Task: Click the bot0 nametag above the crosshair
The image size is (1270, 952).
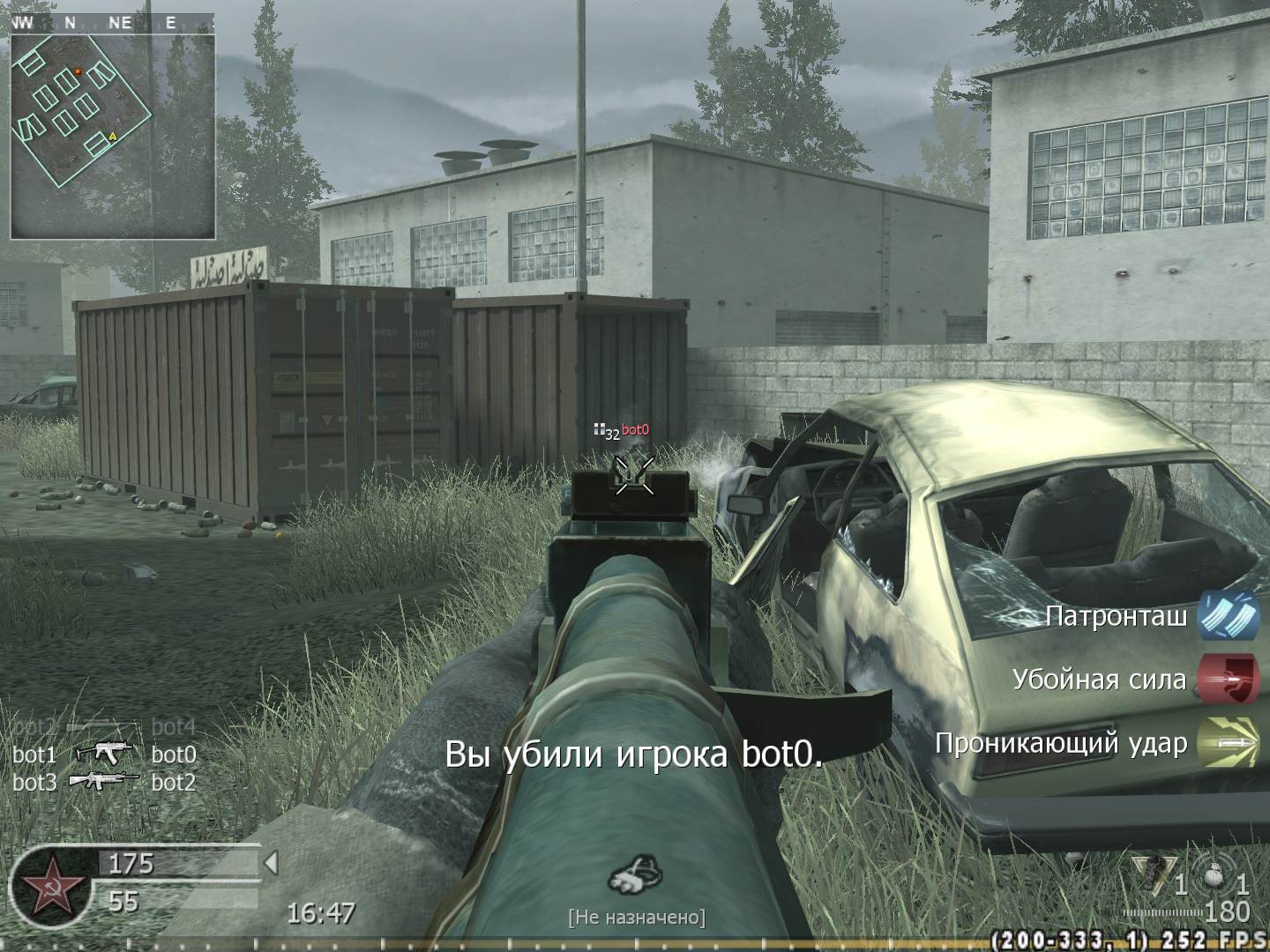Action: [x=634, y=431]
